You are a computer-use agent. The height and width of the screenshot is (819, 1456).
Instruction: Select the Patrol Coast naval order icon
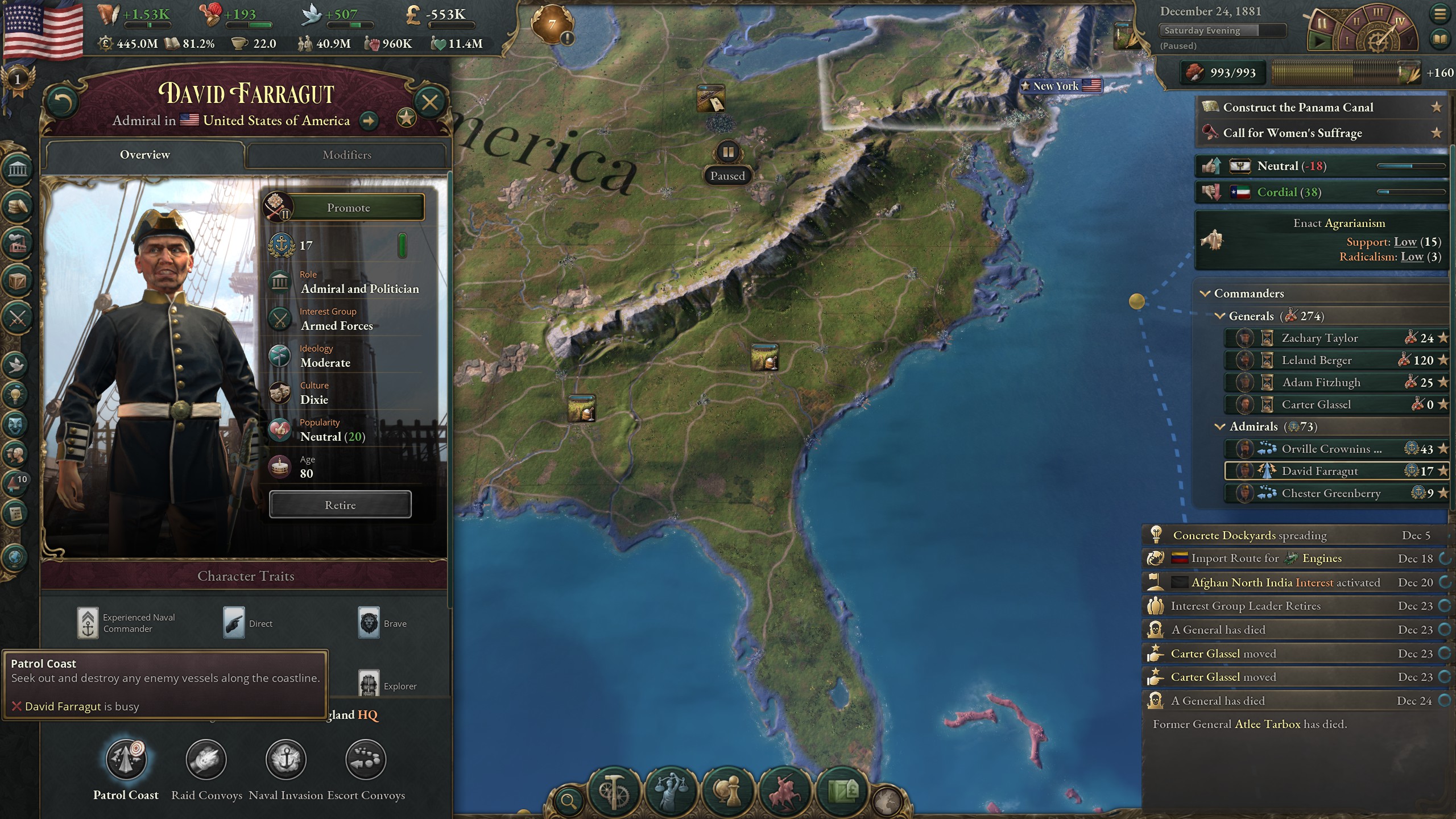(x=126, y=759)
